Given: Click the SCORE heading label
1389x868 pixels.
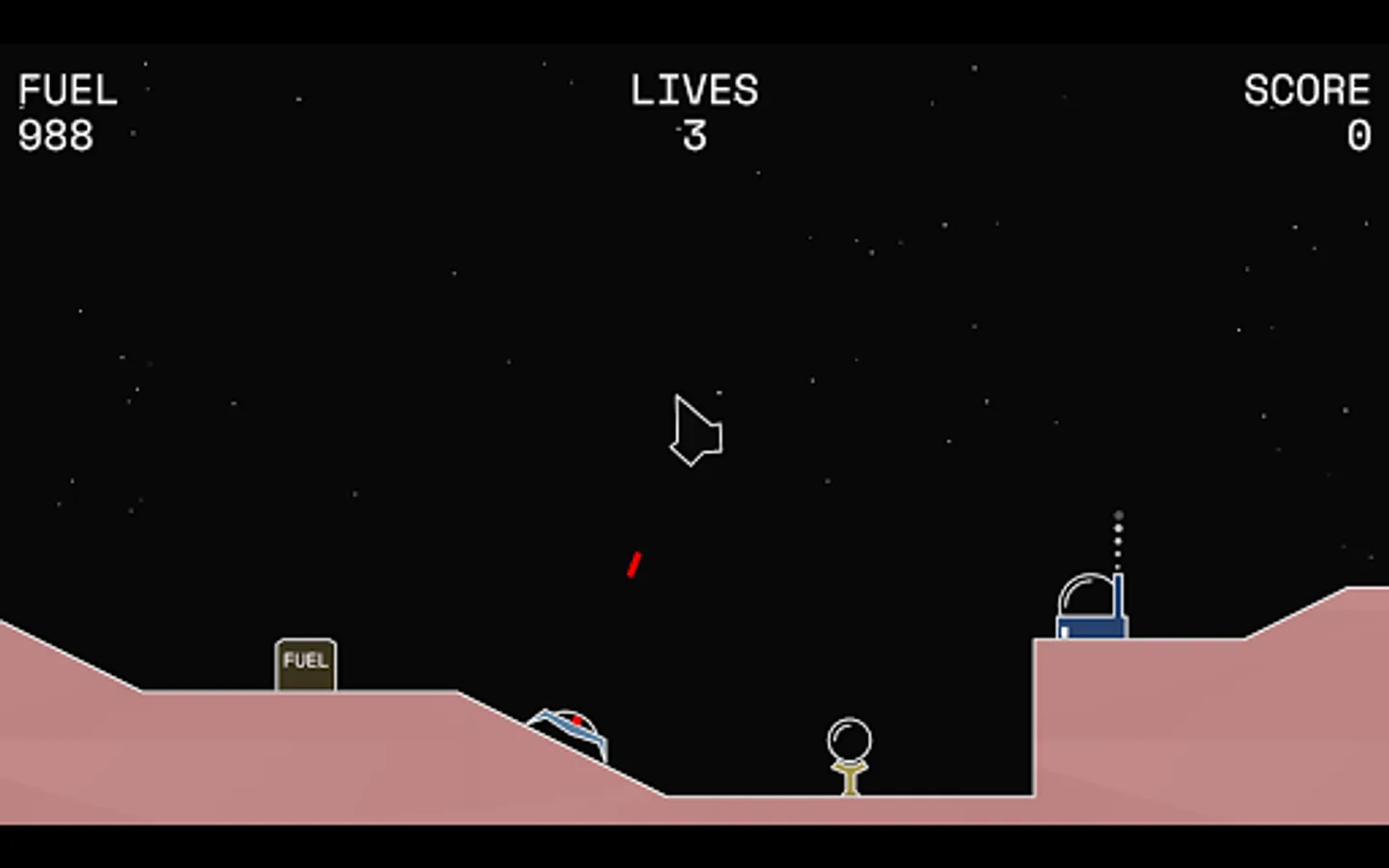Looking at the screenshot, I should [1307, 90].
